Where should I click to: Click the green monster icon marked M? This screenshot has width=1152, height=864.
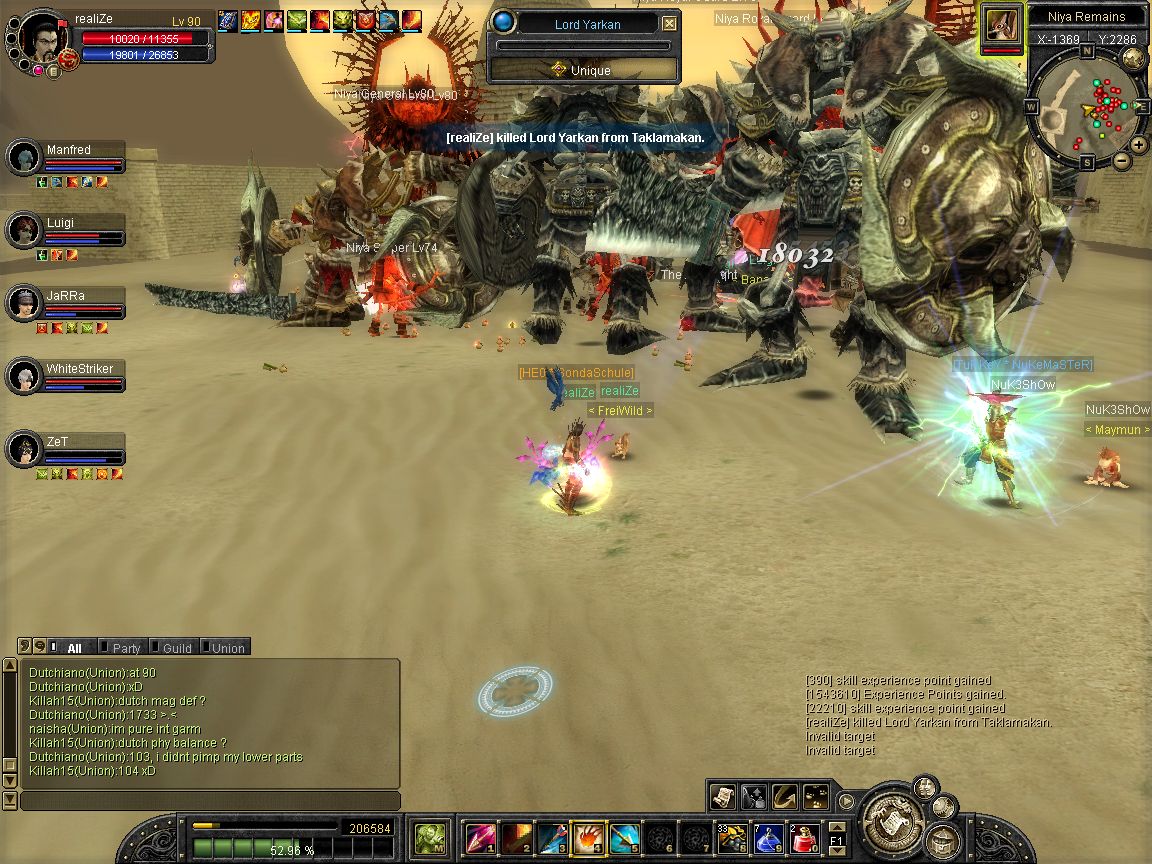431,836
